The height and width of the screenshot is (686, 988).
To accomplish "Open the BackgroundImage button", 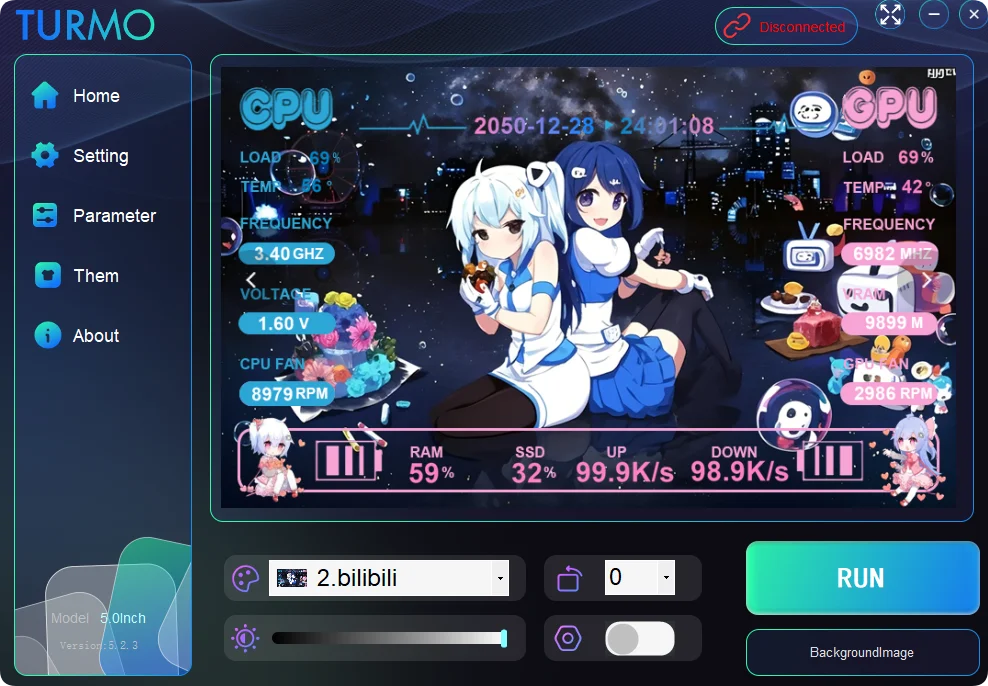I will 861,653.
